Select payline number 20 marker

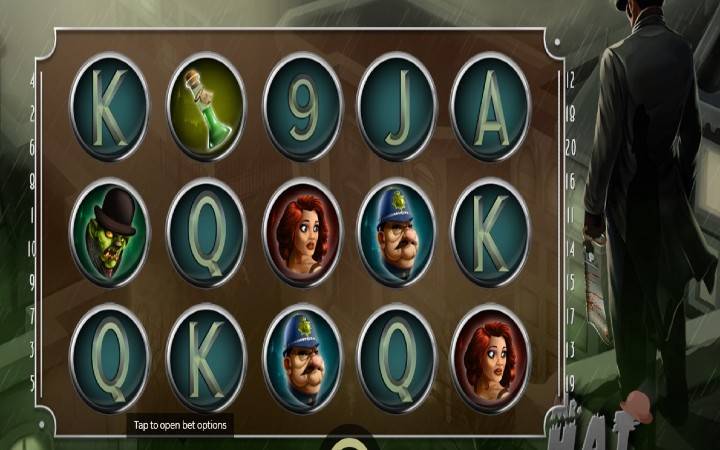570,147
